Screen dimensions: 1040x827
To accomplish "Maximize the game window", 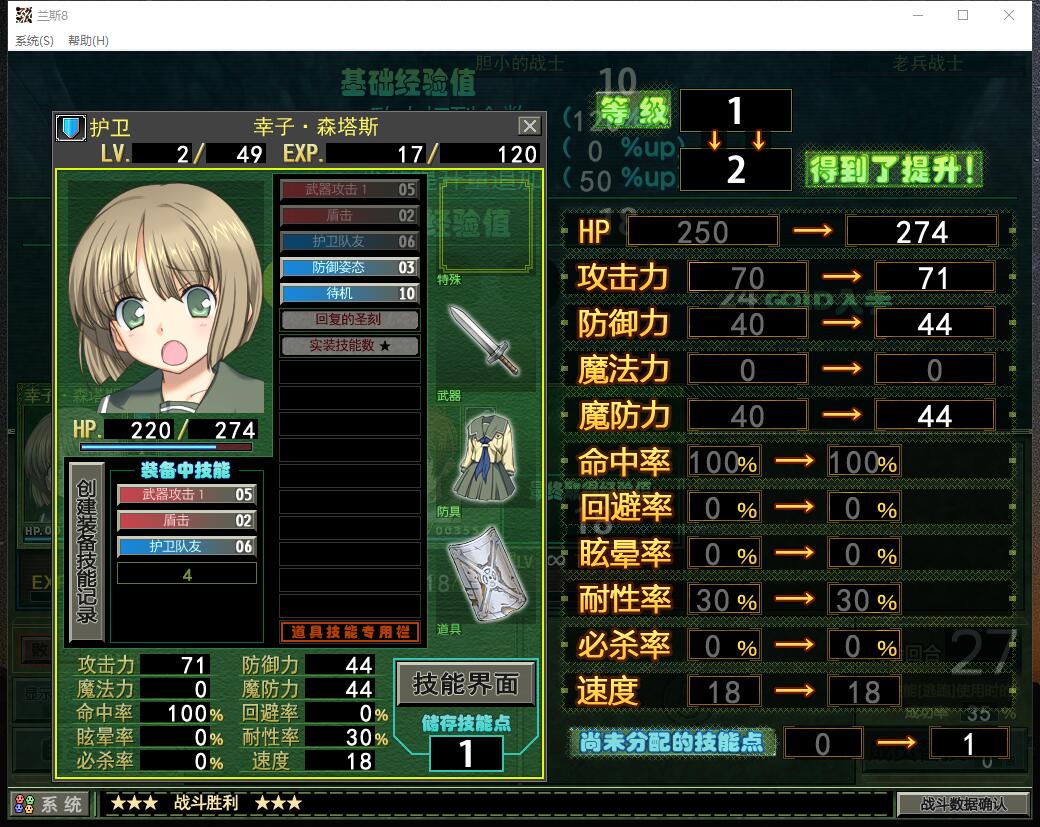I will point(963,15).
